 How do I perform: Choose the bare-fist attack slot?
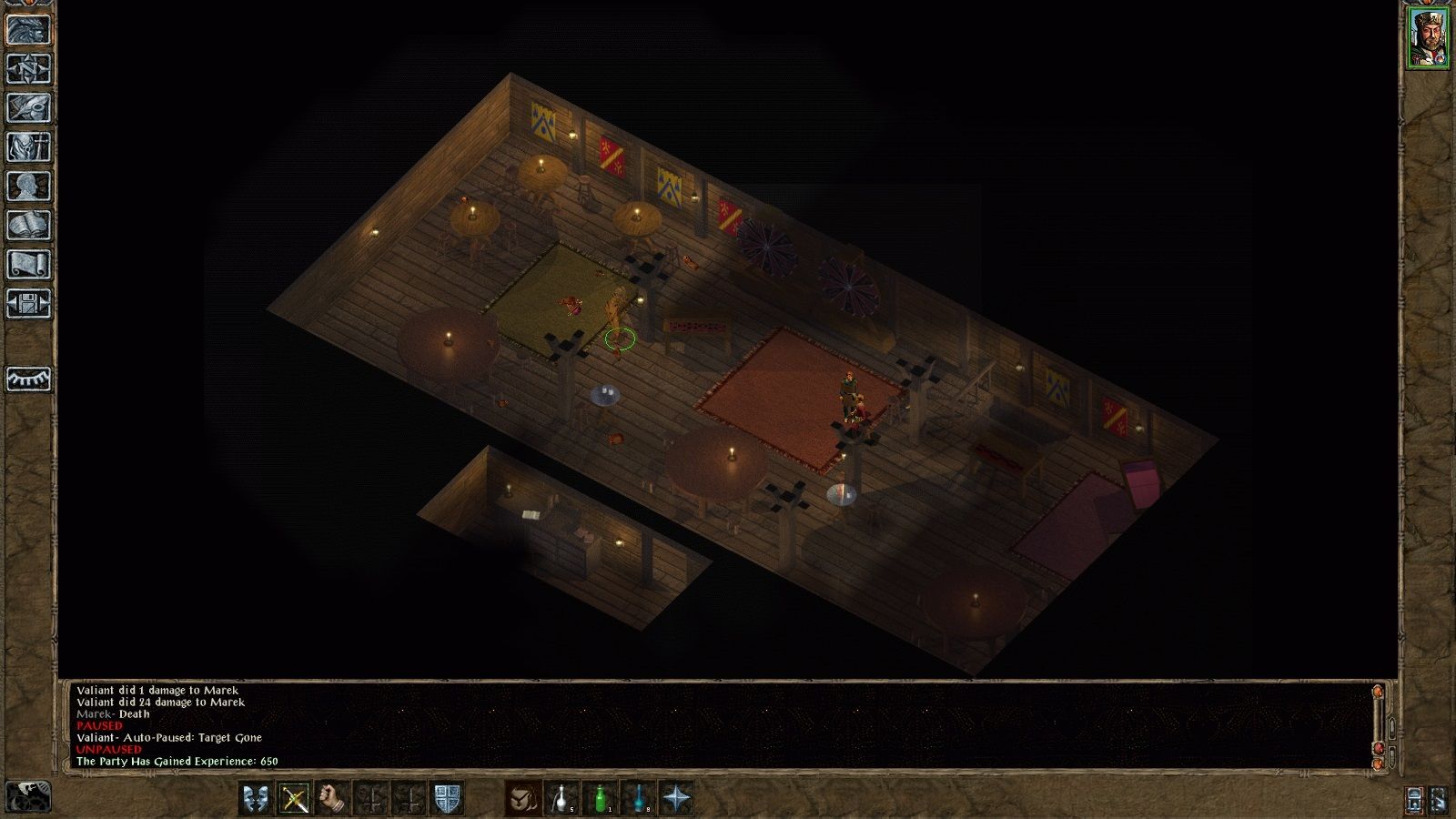pos(333,798)
